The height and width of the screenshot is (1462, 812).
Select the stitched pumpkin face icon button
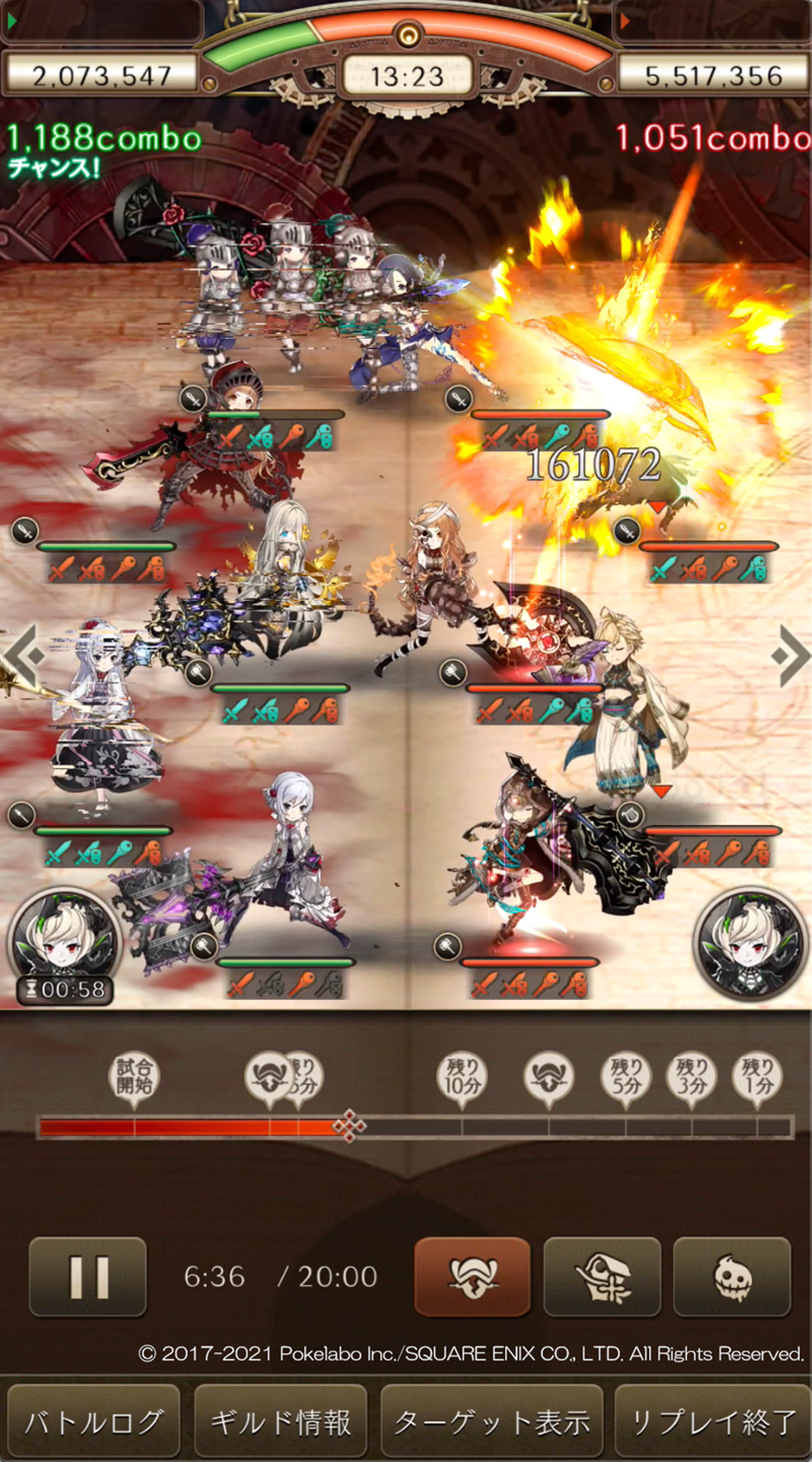(731, 1276)
